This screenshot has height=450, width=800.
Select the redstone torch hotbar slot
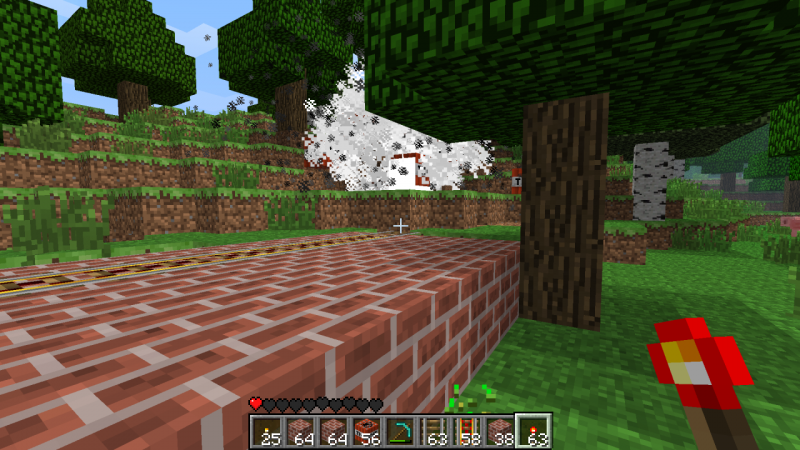(532, 431)
